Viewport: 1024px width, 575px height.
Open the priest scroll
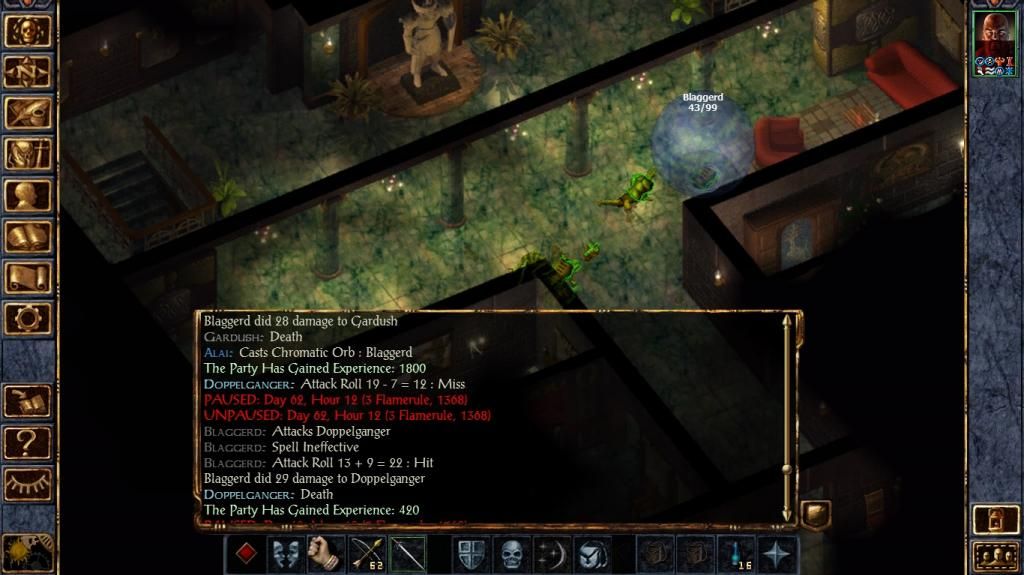[x=27, y=277]
